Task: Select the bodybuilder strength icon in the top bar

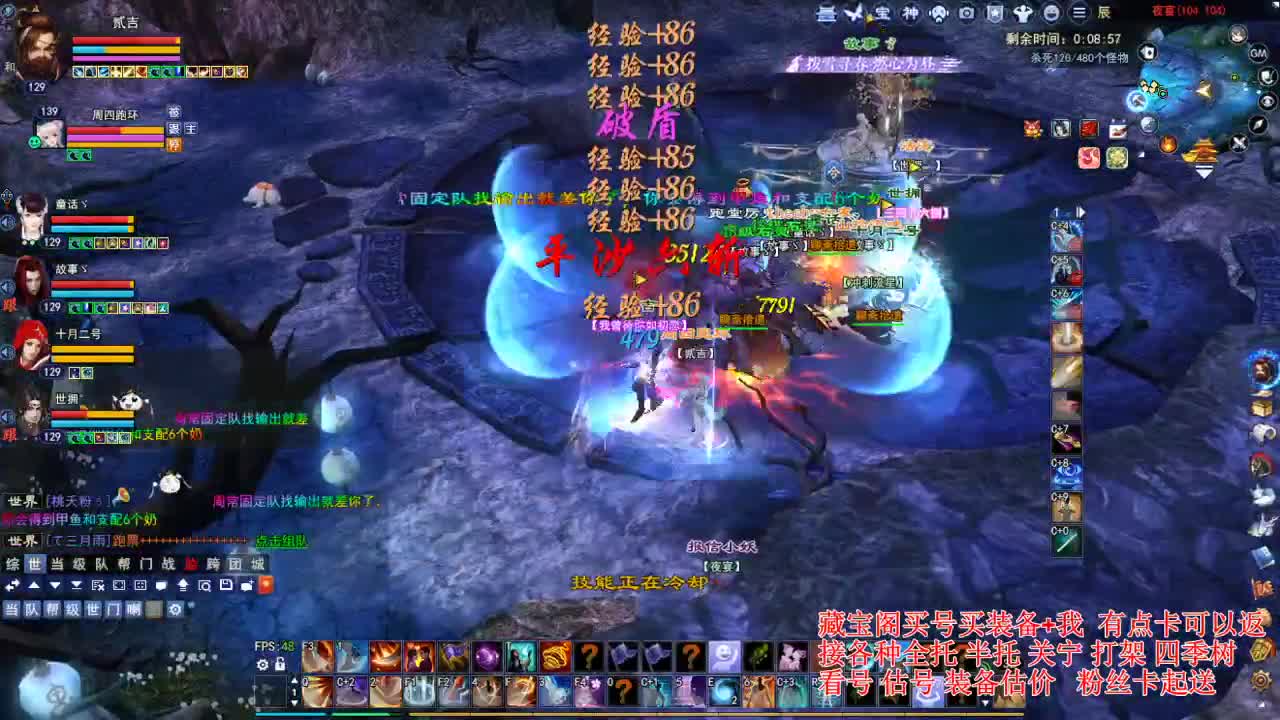Action: coord(1023,13)
